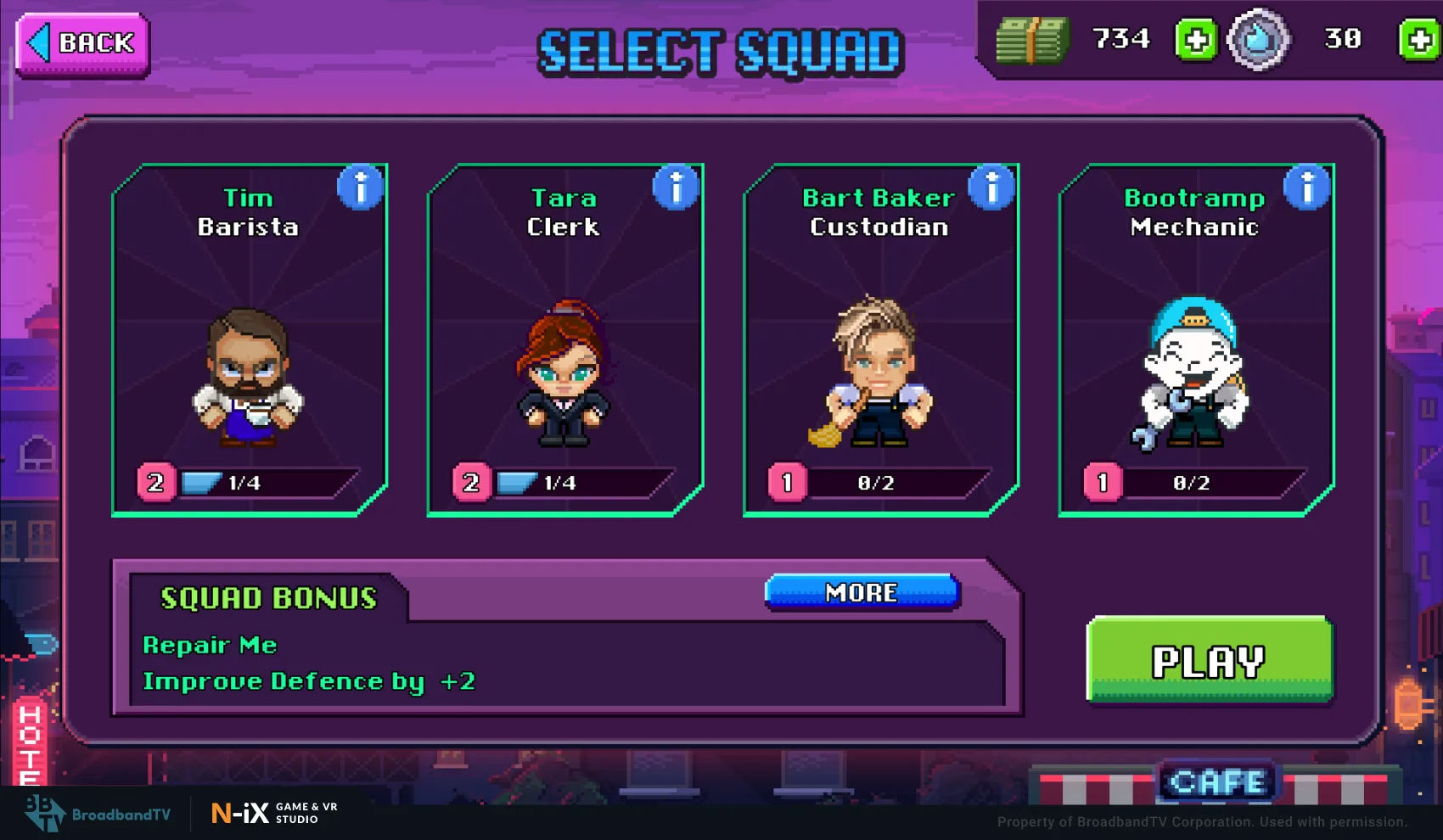Pick the Bart Baker Custodian card
The image size is (1443, 840).
880,356
